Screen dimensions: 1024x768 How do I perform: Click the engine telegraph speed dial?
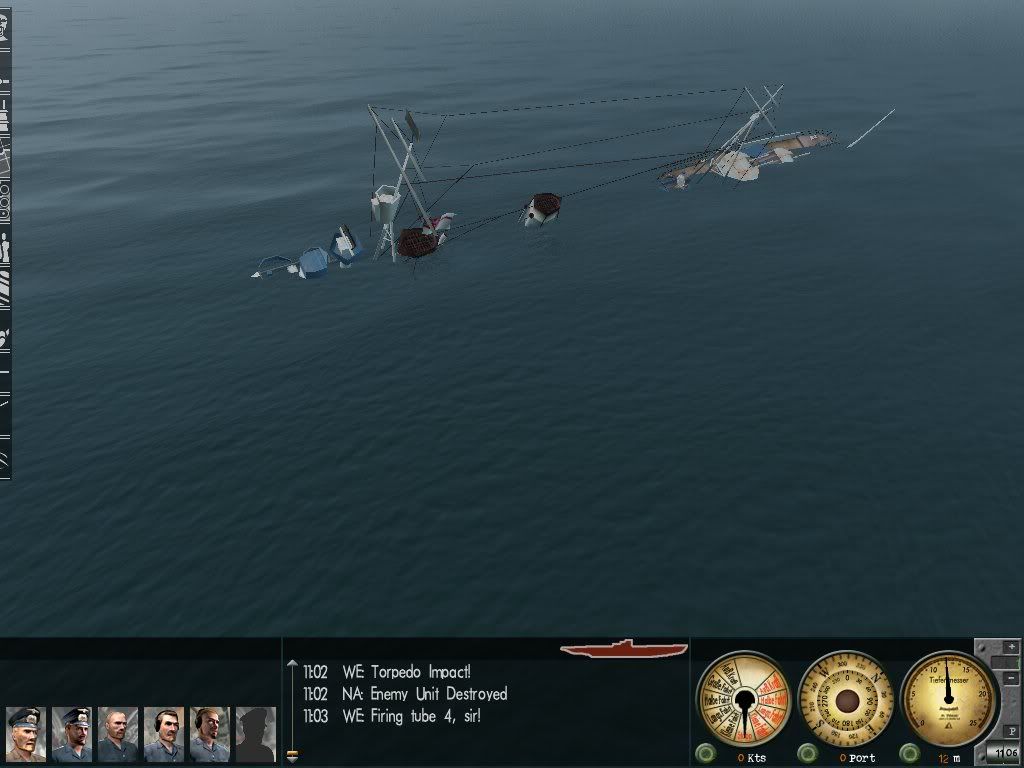[743, 697]
